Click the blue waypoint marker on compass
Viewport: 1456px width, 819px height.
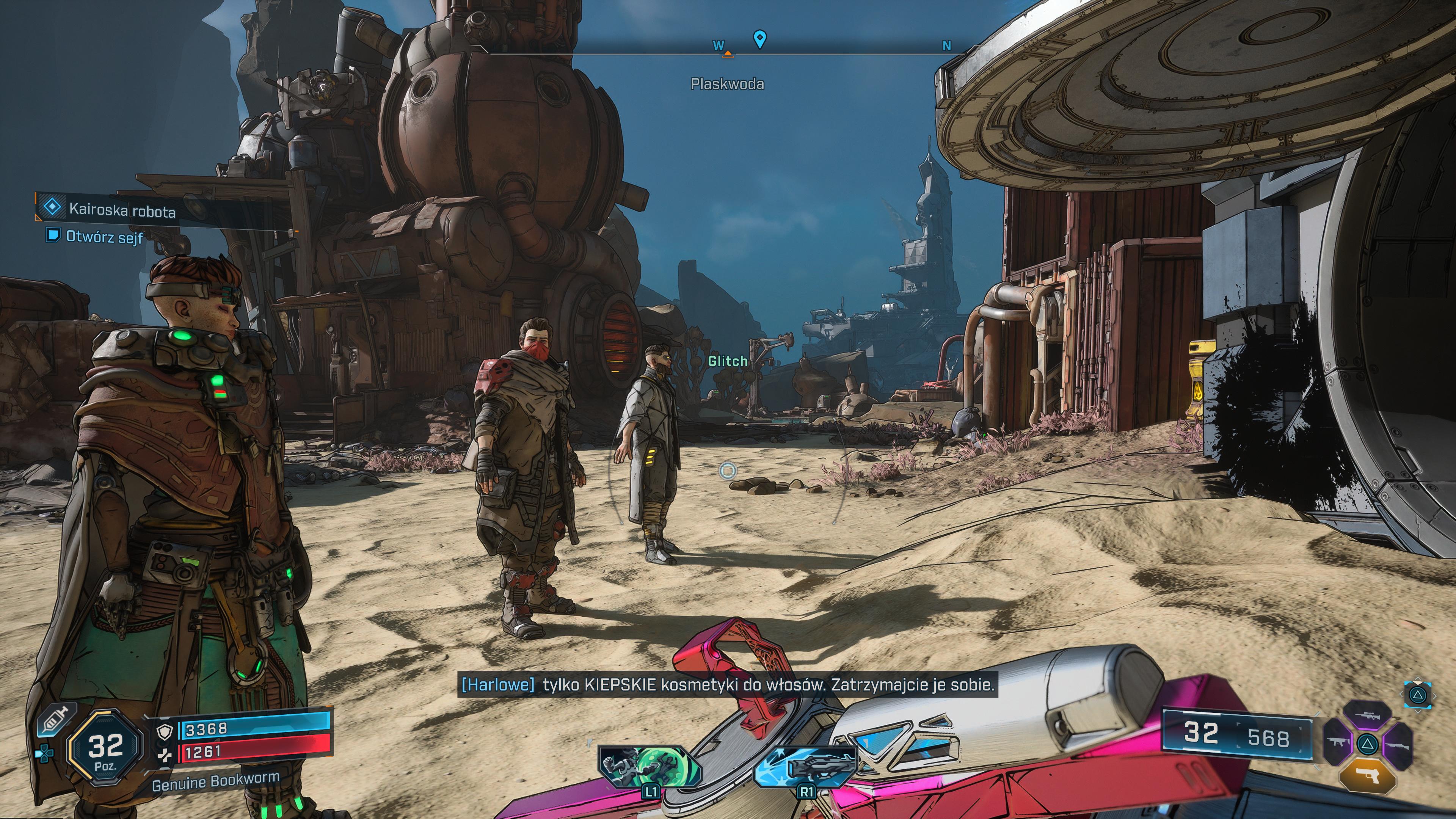[759, 39]
